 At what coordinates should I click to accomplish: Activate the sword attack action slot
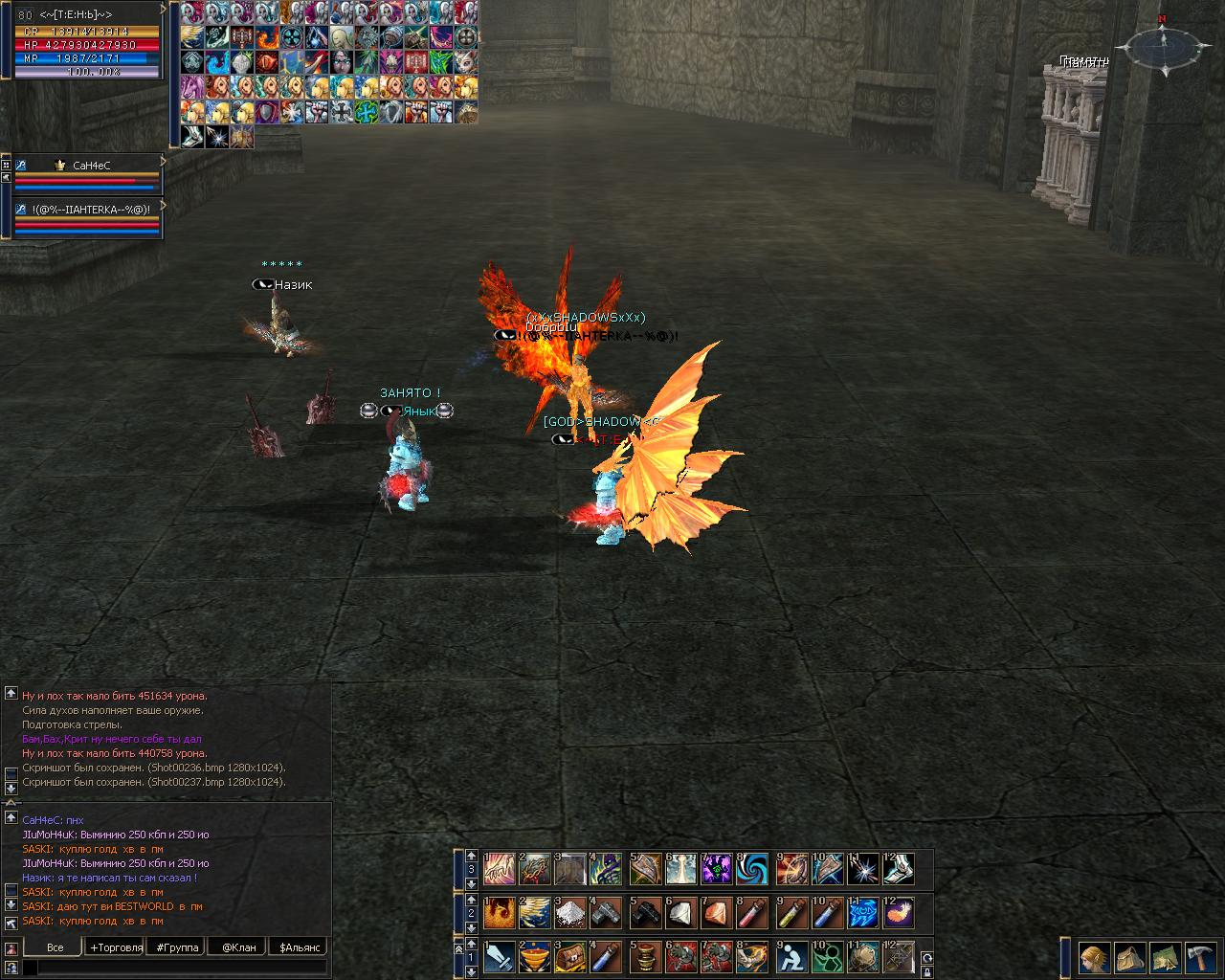coord(500,957)
